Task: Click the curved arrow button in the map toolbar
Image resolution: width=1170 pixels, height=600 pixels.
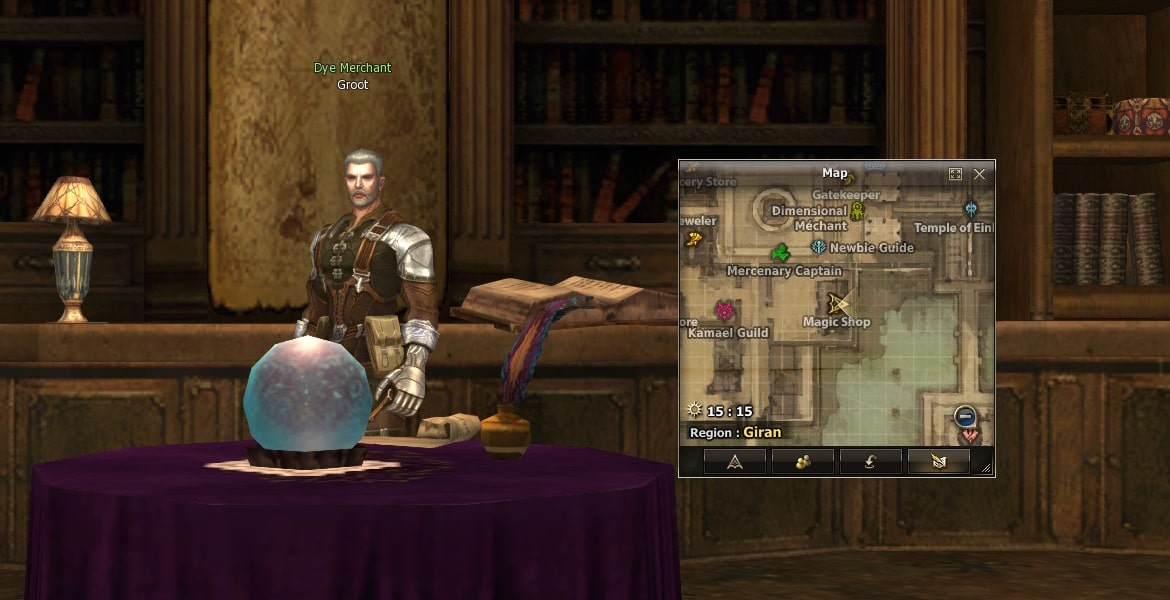Action: coord(870,461)
